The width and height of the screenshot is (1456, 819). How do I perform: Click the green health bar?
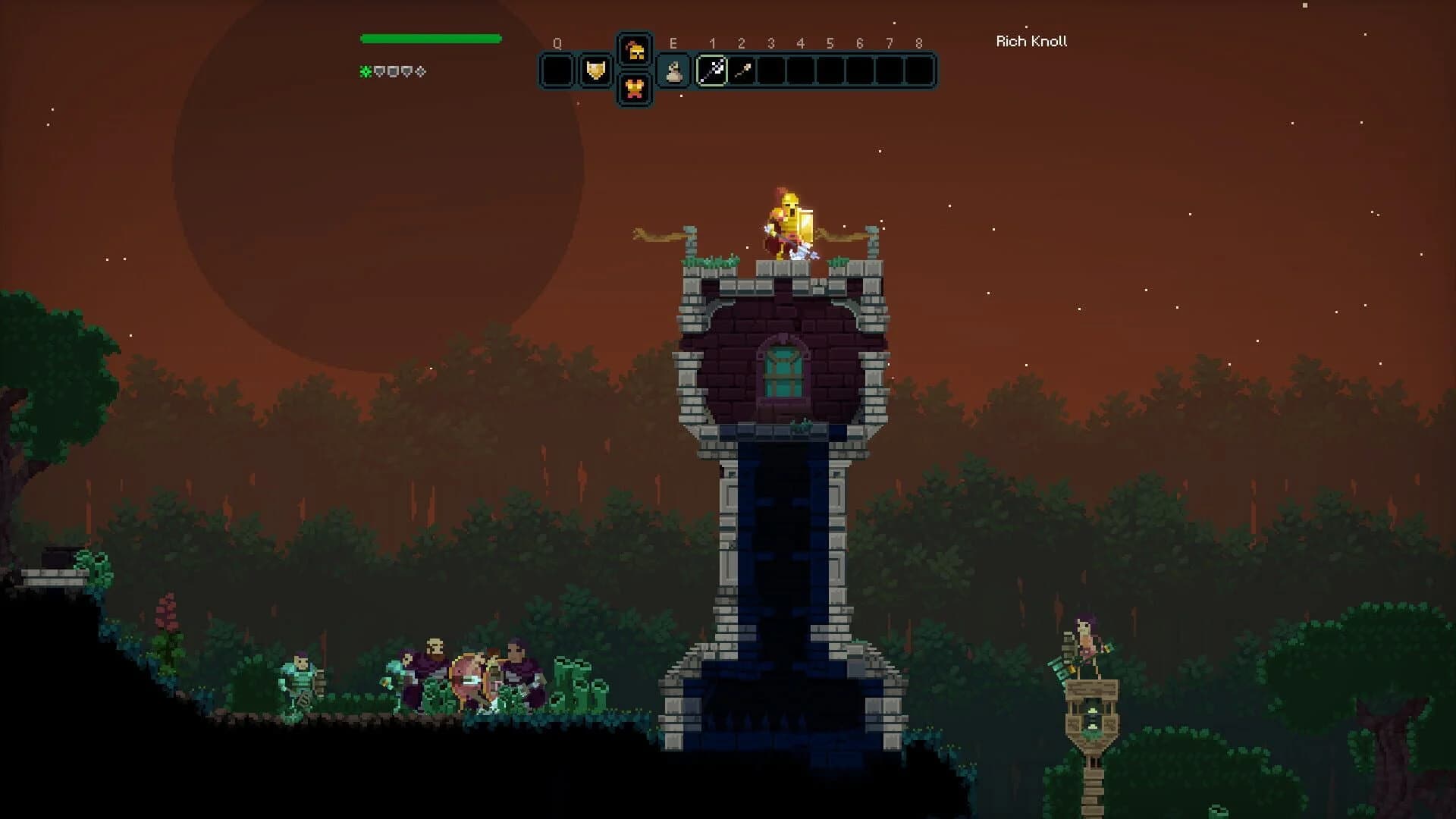click(431, 37)
